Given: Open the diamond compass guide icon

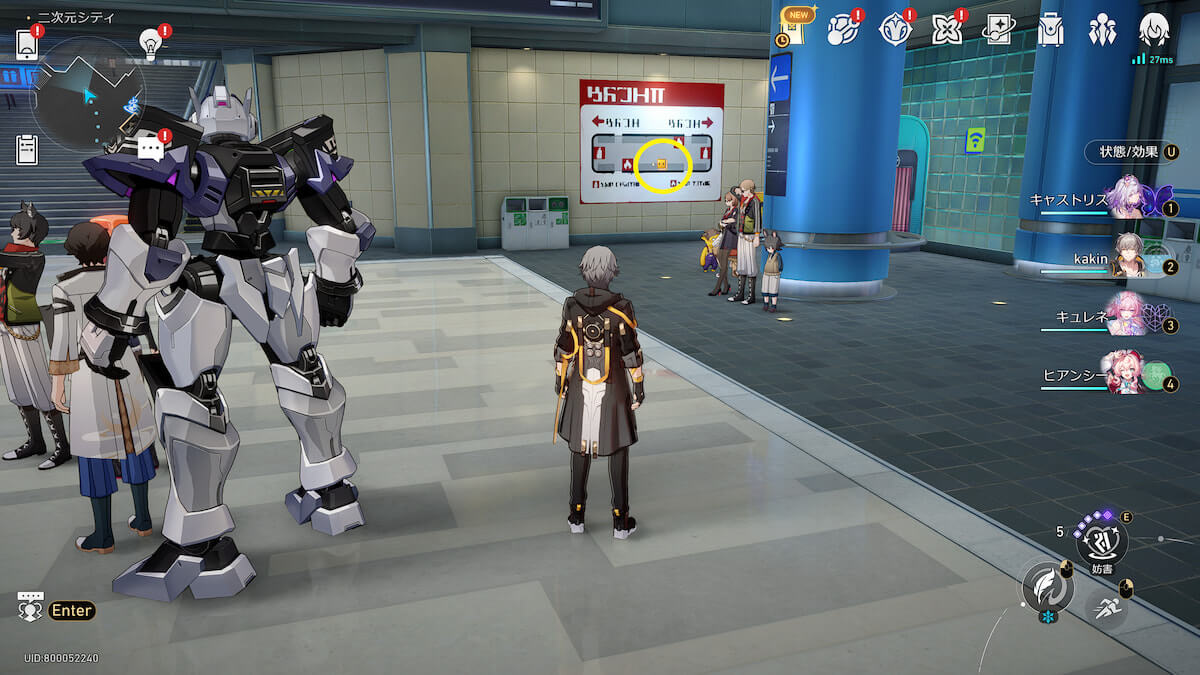Looking at the screenshot, I should 895,30.
